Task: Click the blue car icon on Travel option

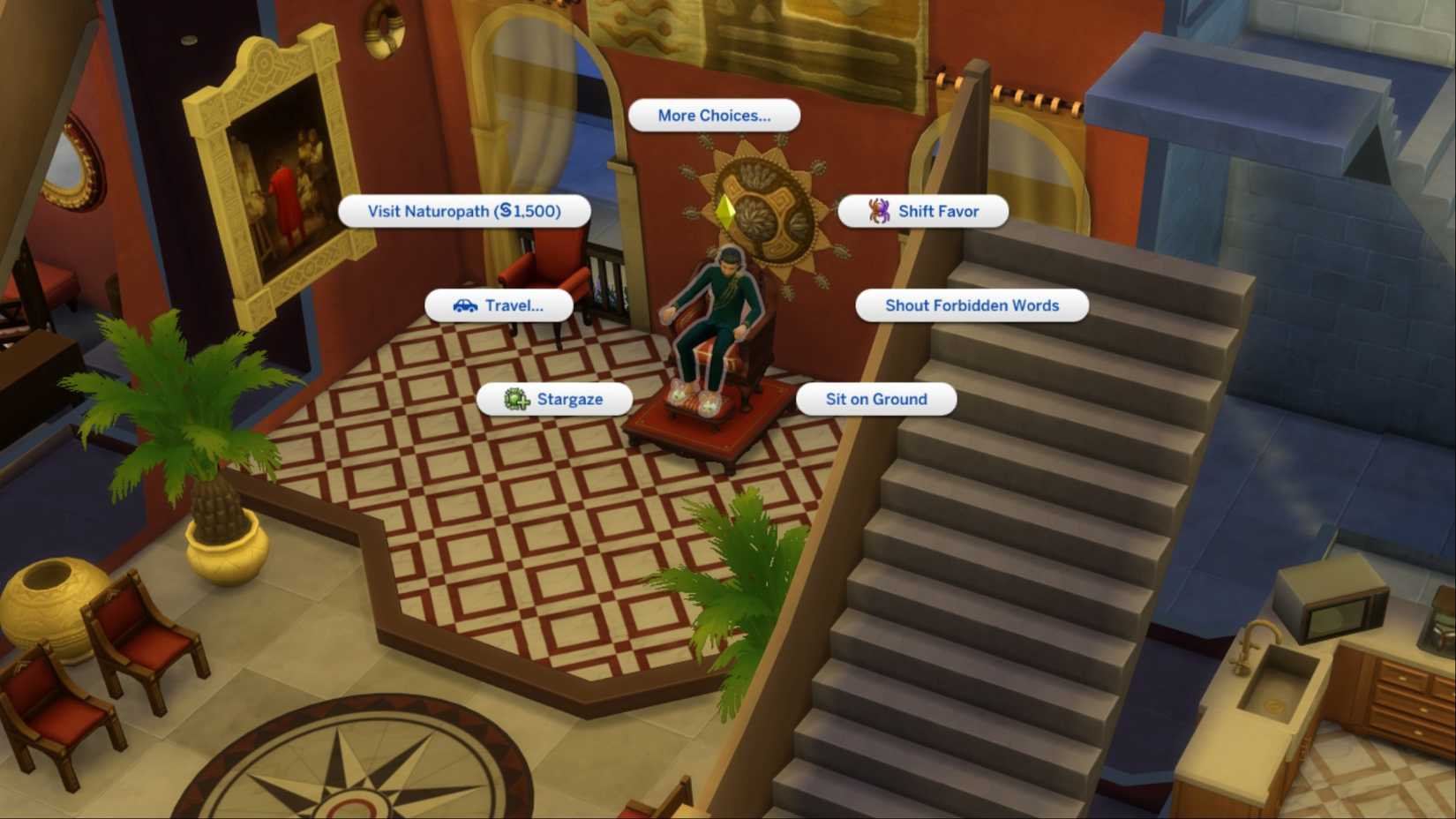Action: click(x=465, y=306)
